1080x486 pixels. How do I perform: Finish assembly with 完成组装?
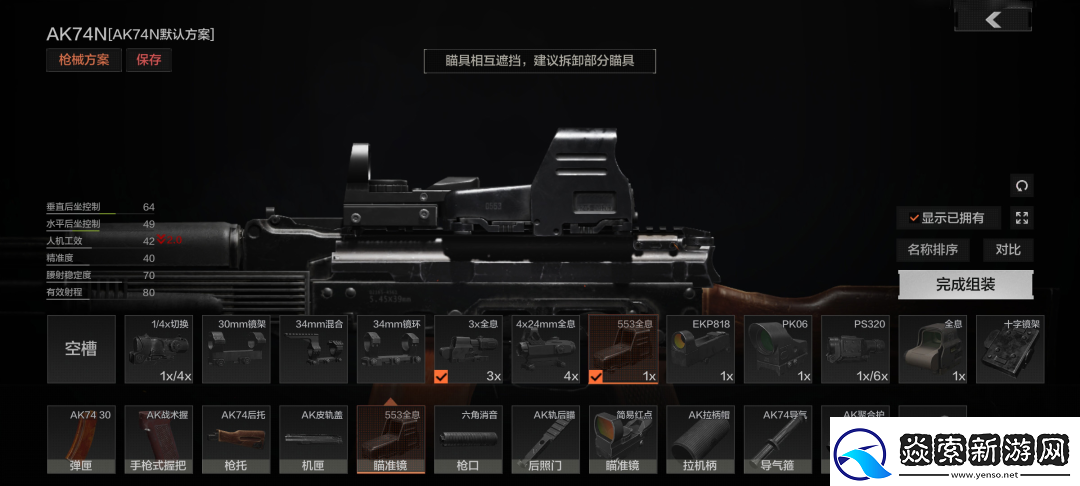click(965, 285)
